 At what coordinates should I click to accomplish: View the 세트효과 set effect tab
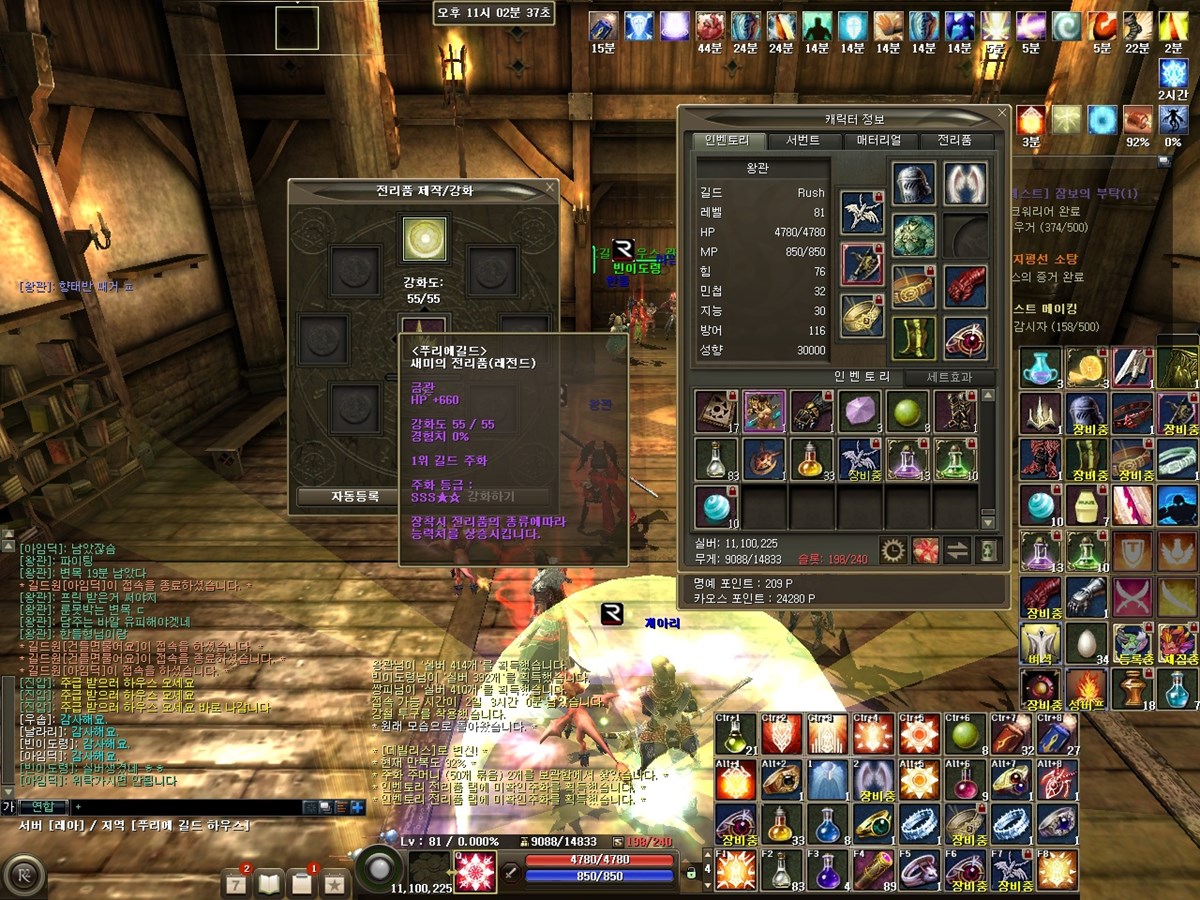(946, 377)
